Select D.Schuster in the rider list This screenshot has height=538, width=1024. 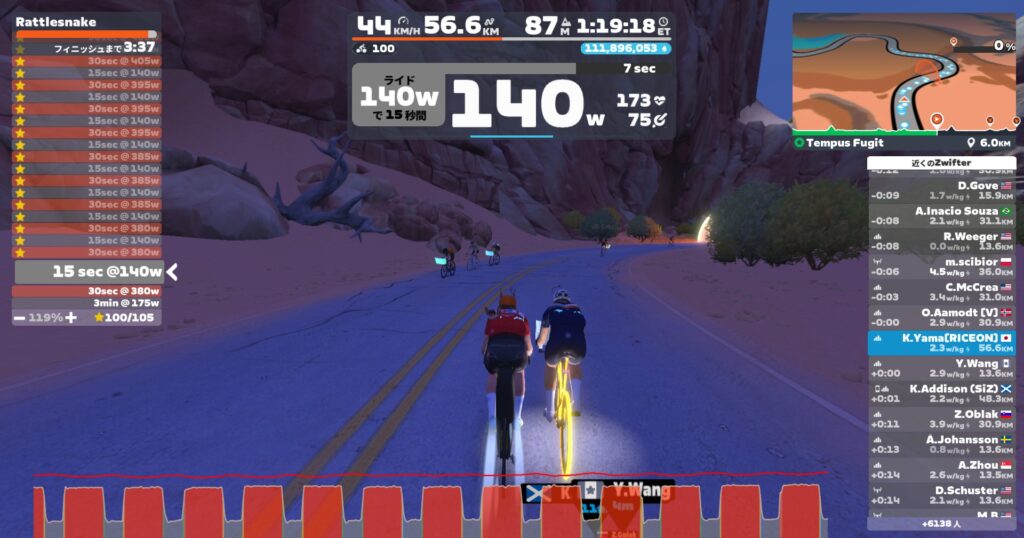tap(941, 495)
